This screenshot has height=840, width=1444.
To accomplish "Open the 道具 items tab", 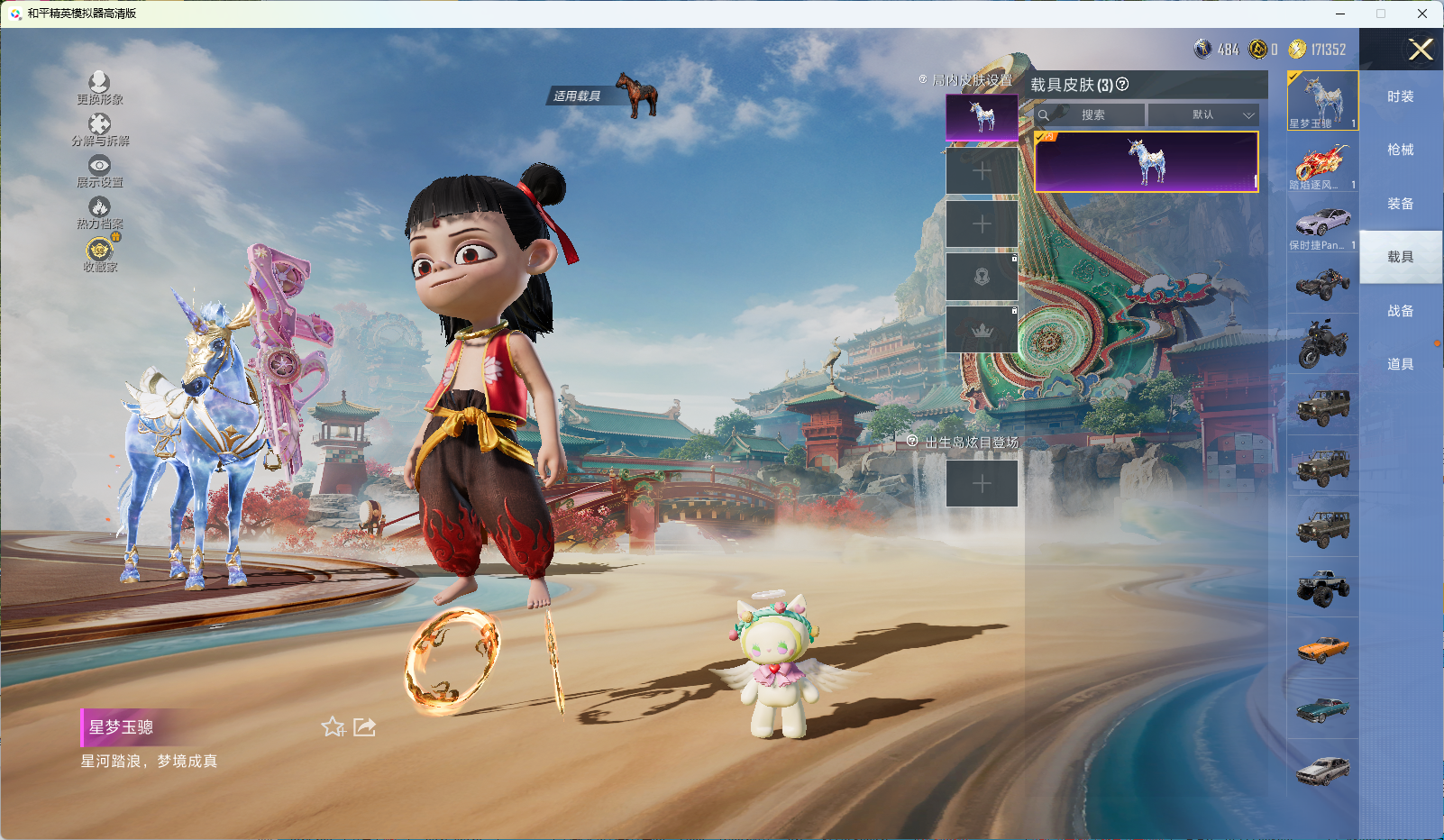I will tap(1400, 364).
